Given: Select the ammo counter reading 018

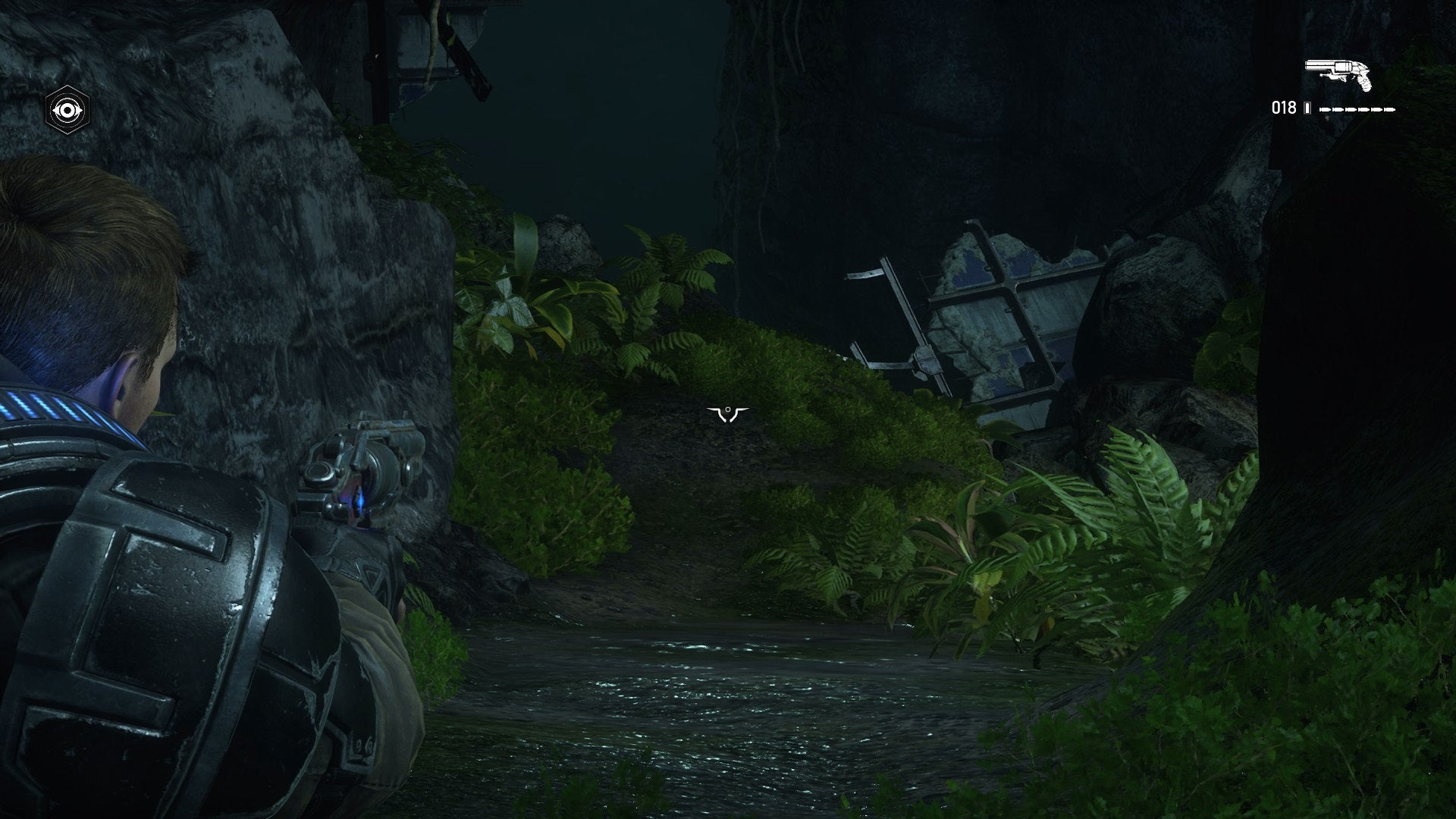Looking at the screenshot, I should (x=1284, y=108).
